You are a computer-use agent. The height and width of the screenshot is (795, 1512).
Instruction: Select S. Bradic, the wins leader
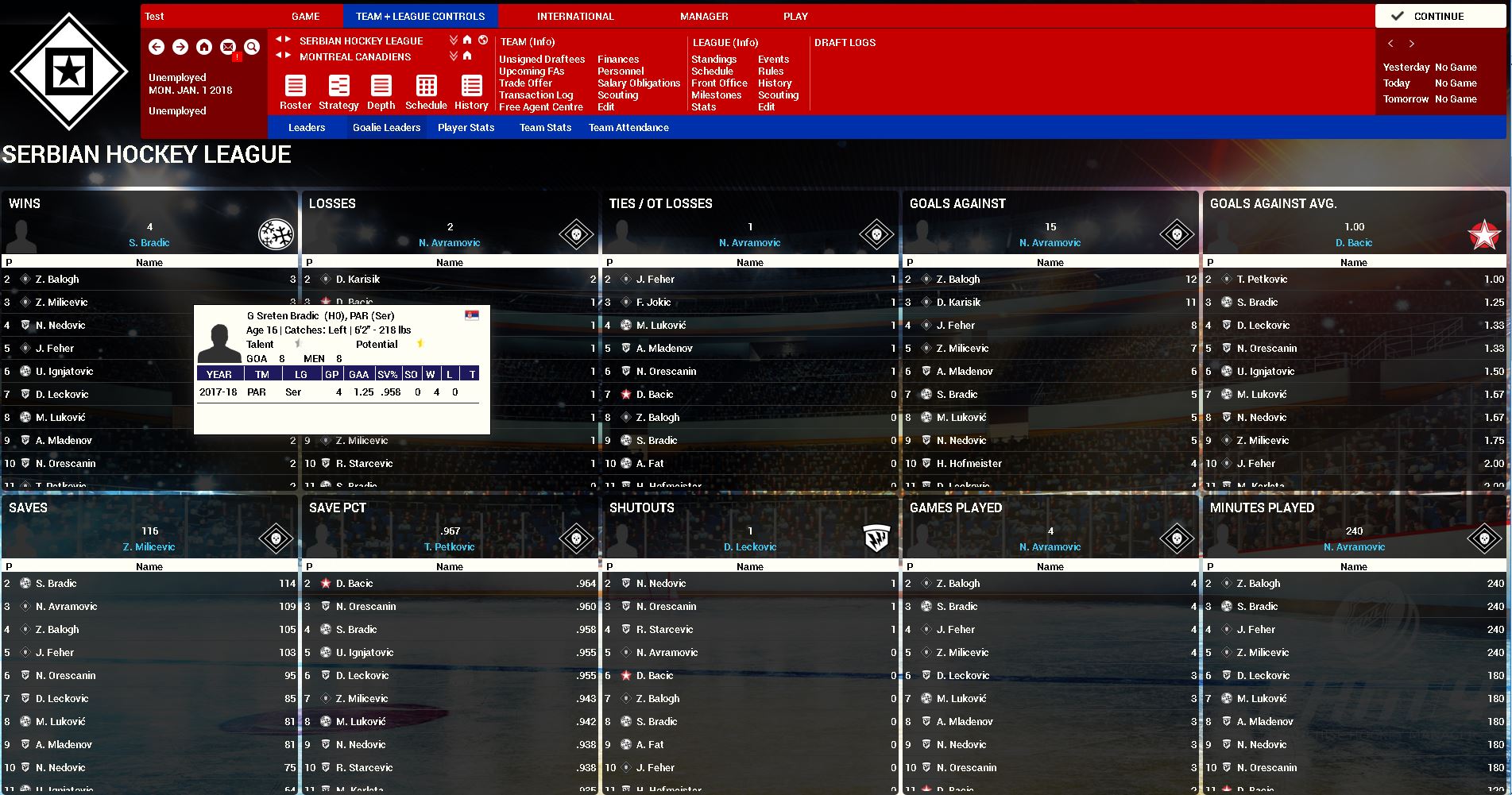click(x=149, y=242)
